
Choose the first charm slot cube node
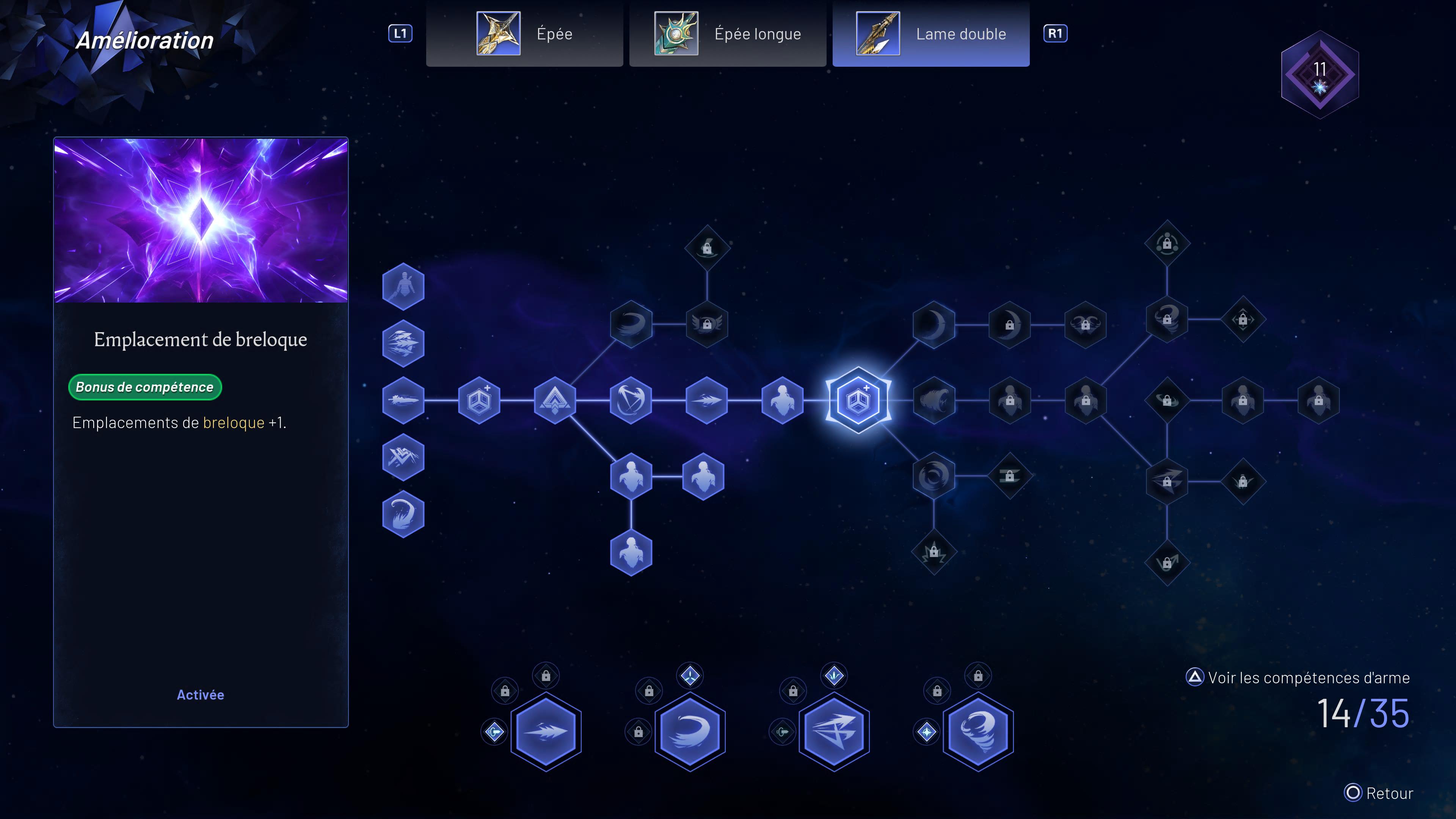[x=479, y=400]
